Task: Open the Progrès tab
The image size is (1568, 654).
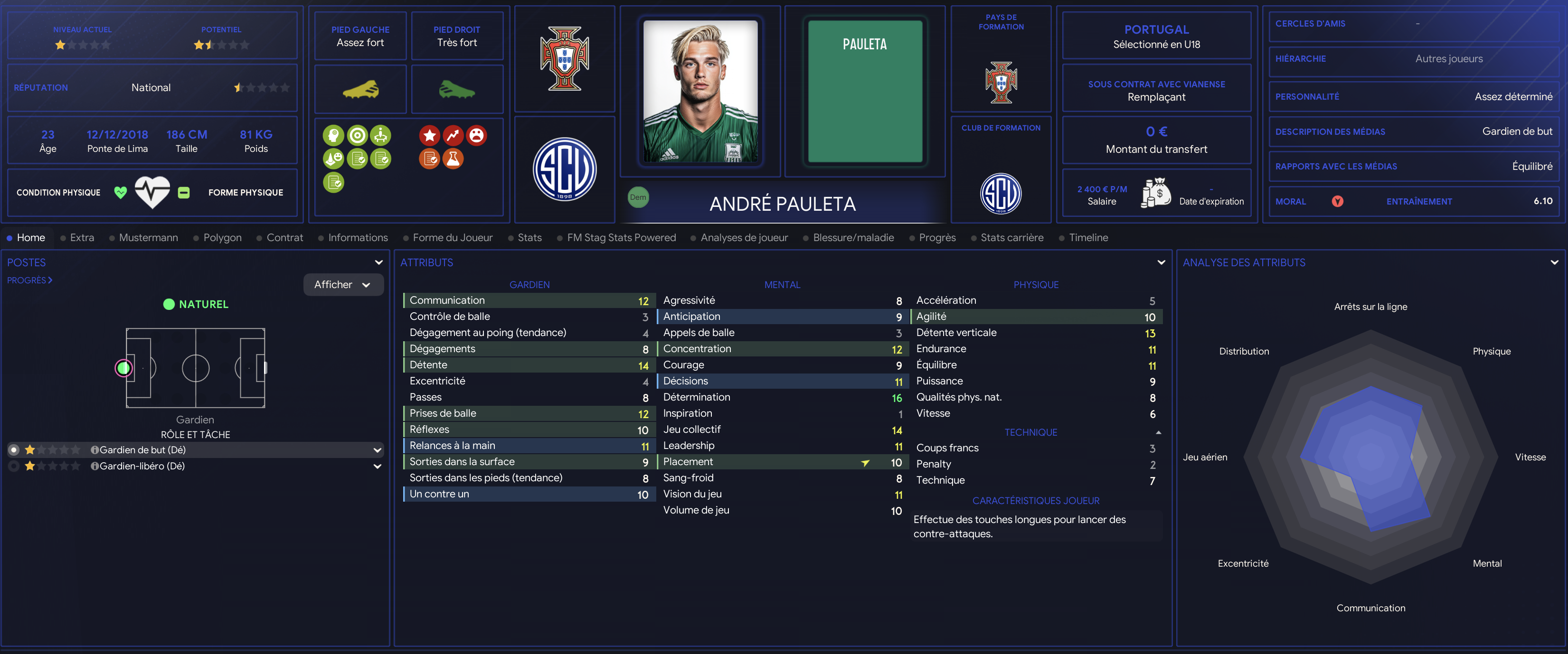Action: click(937, 237)
